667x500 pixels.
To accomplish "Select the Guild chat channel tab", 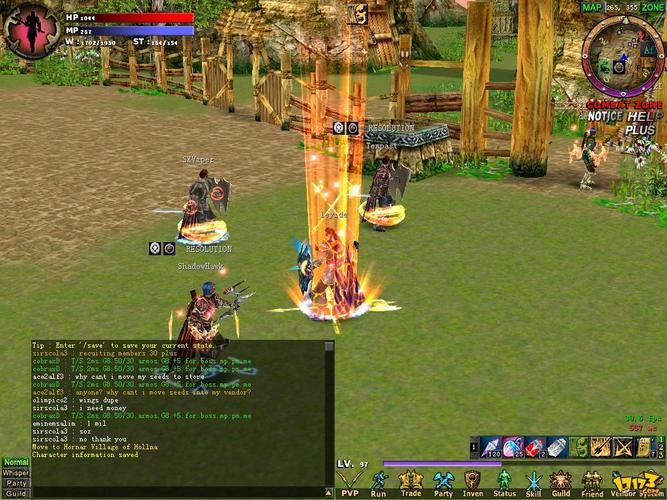I will coord(15,493).
